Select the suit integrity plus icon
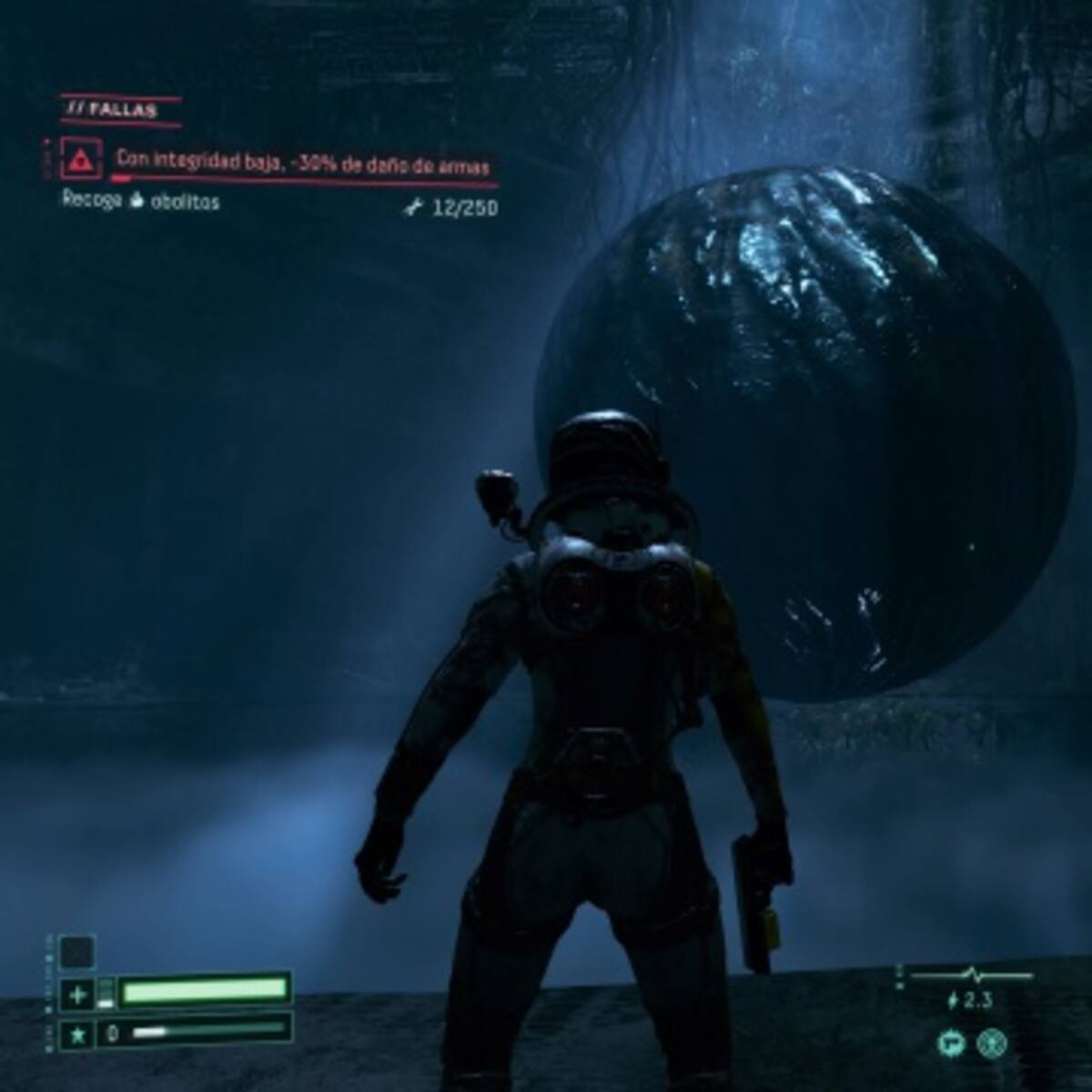The width and height of the screenshot is (1092, 1092). click(76, 996)
